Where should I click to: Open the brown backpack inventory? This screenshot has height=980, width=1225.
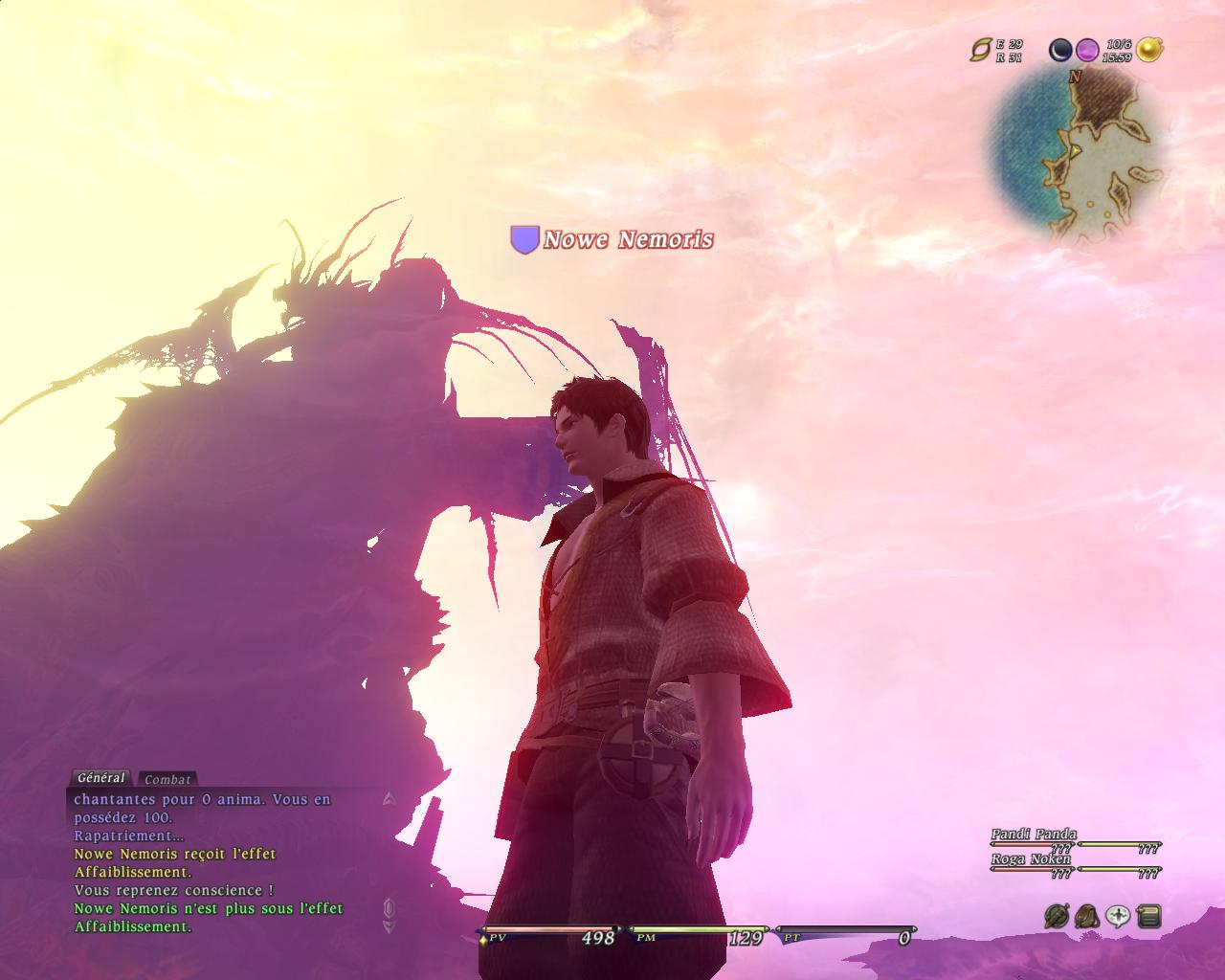pos(1086,916)
